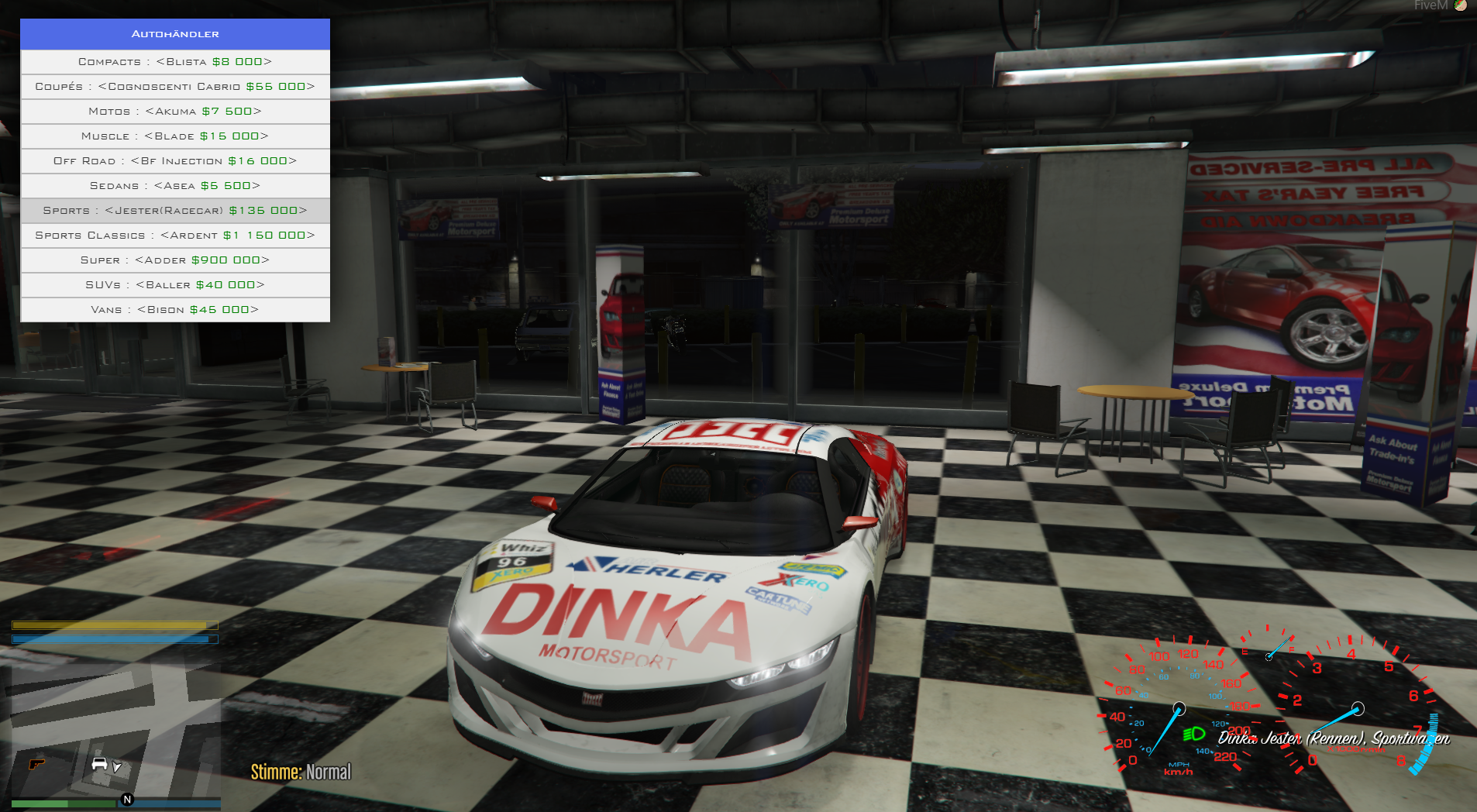Select Sports Classics Ardent row

(175, 236)
